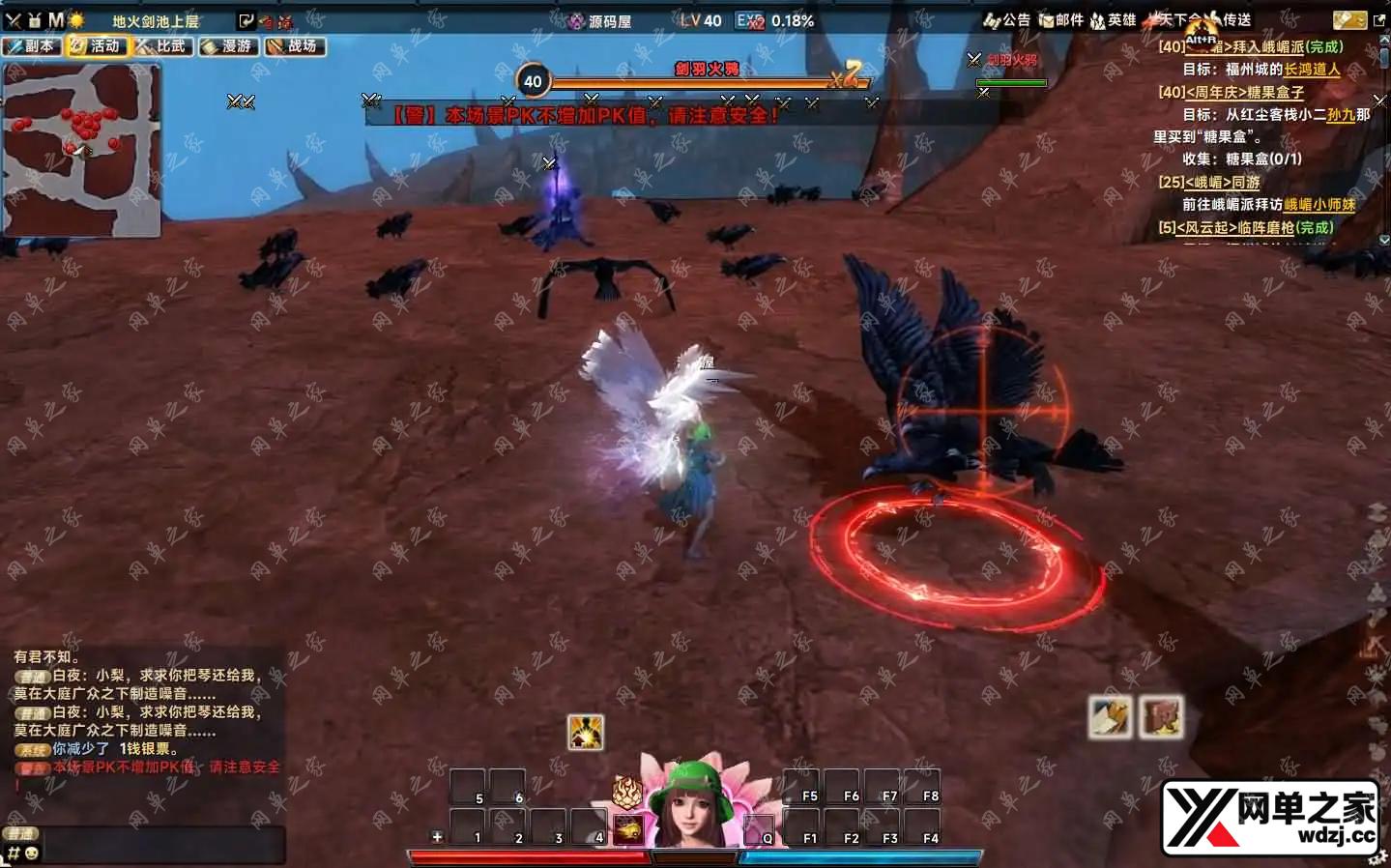Select the 活动 events button

click(x=98, y=46)
